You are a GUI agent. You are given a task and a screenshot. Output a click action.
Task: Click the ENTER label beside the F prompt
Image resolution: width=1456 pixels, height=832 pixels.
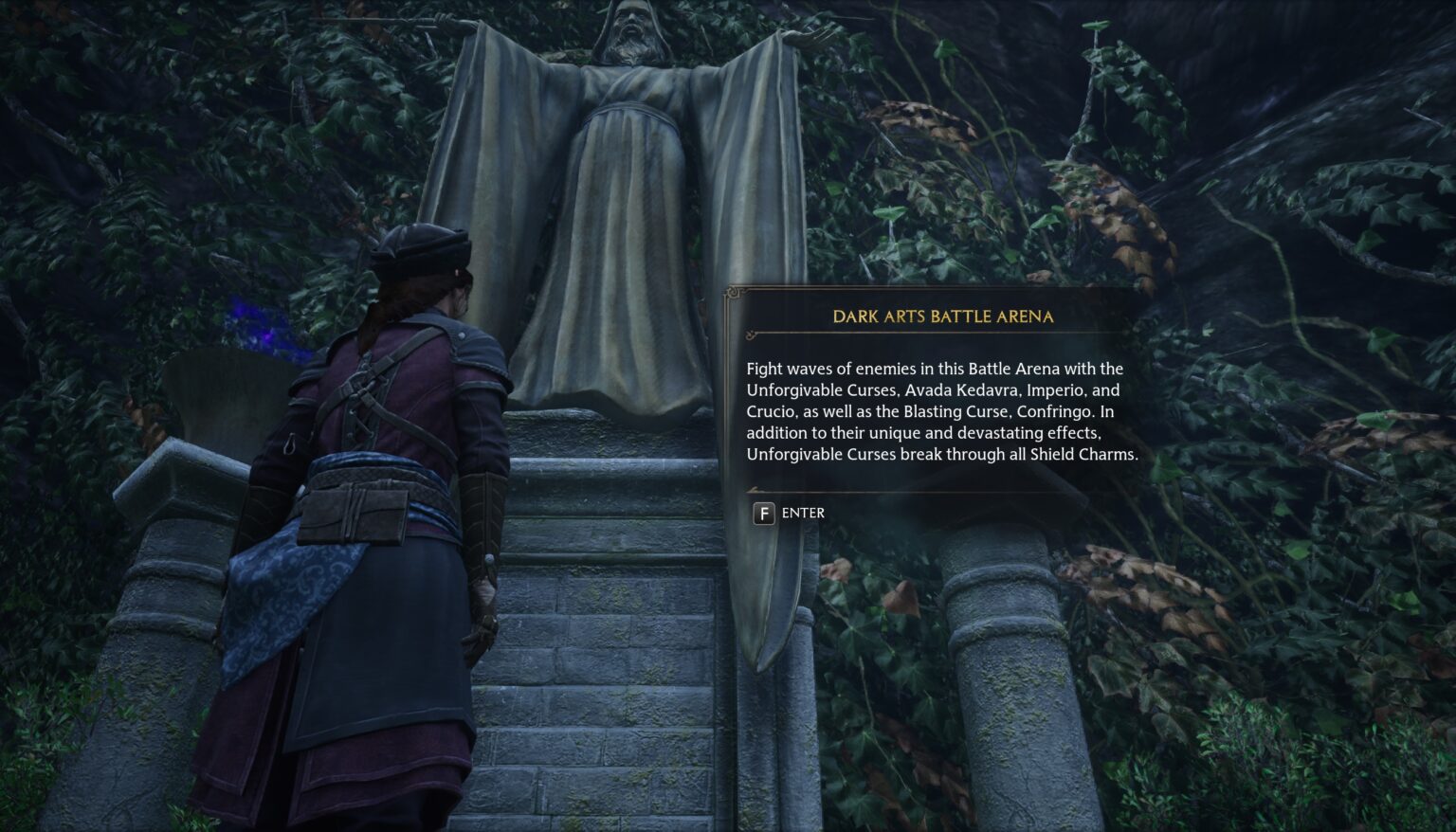tap(803, 514)
